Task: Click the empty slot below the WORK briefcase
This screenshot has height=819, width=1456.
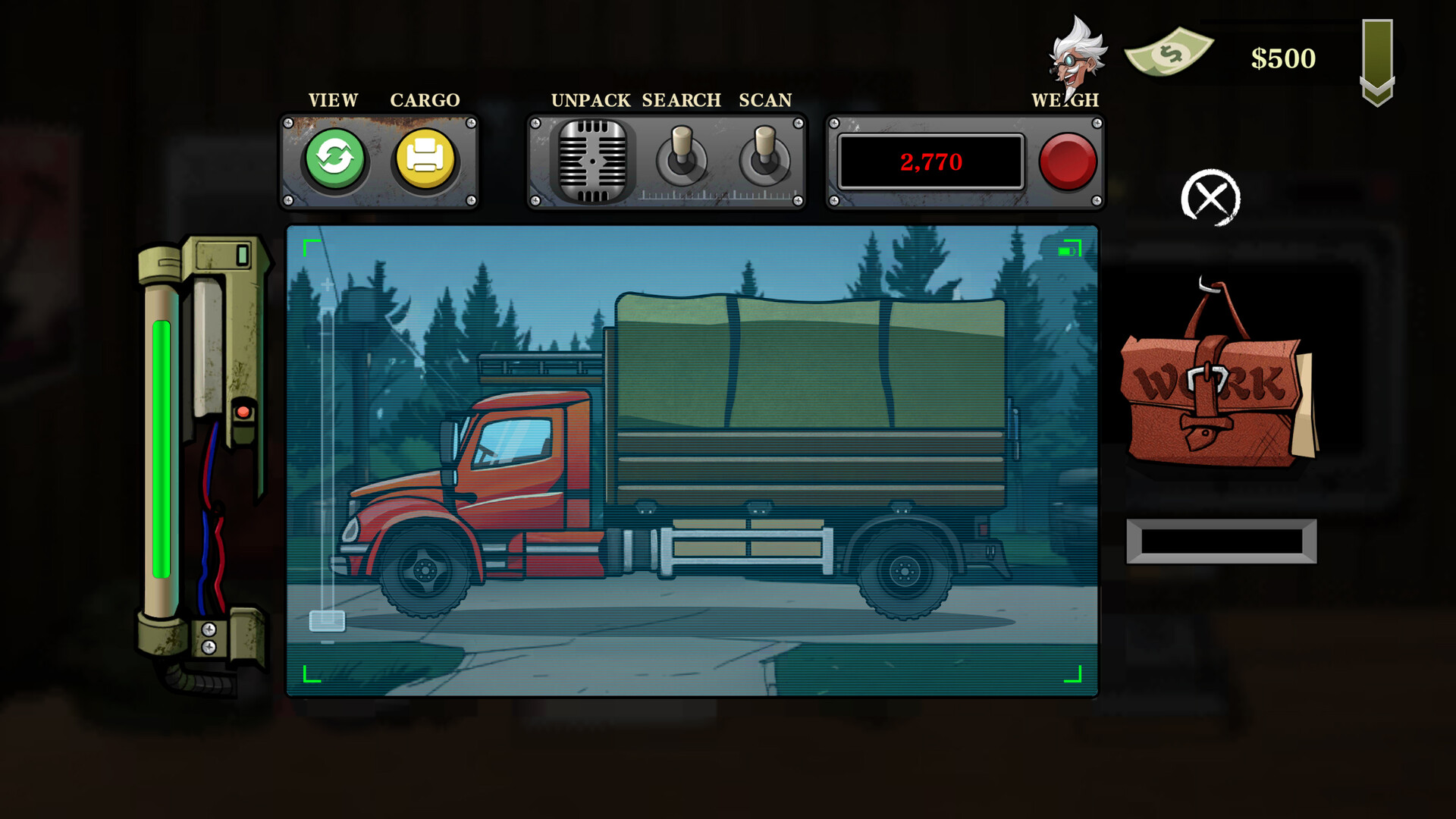Action: [1222, 541]
